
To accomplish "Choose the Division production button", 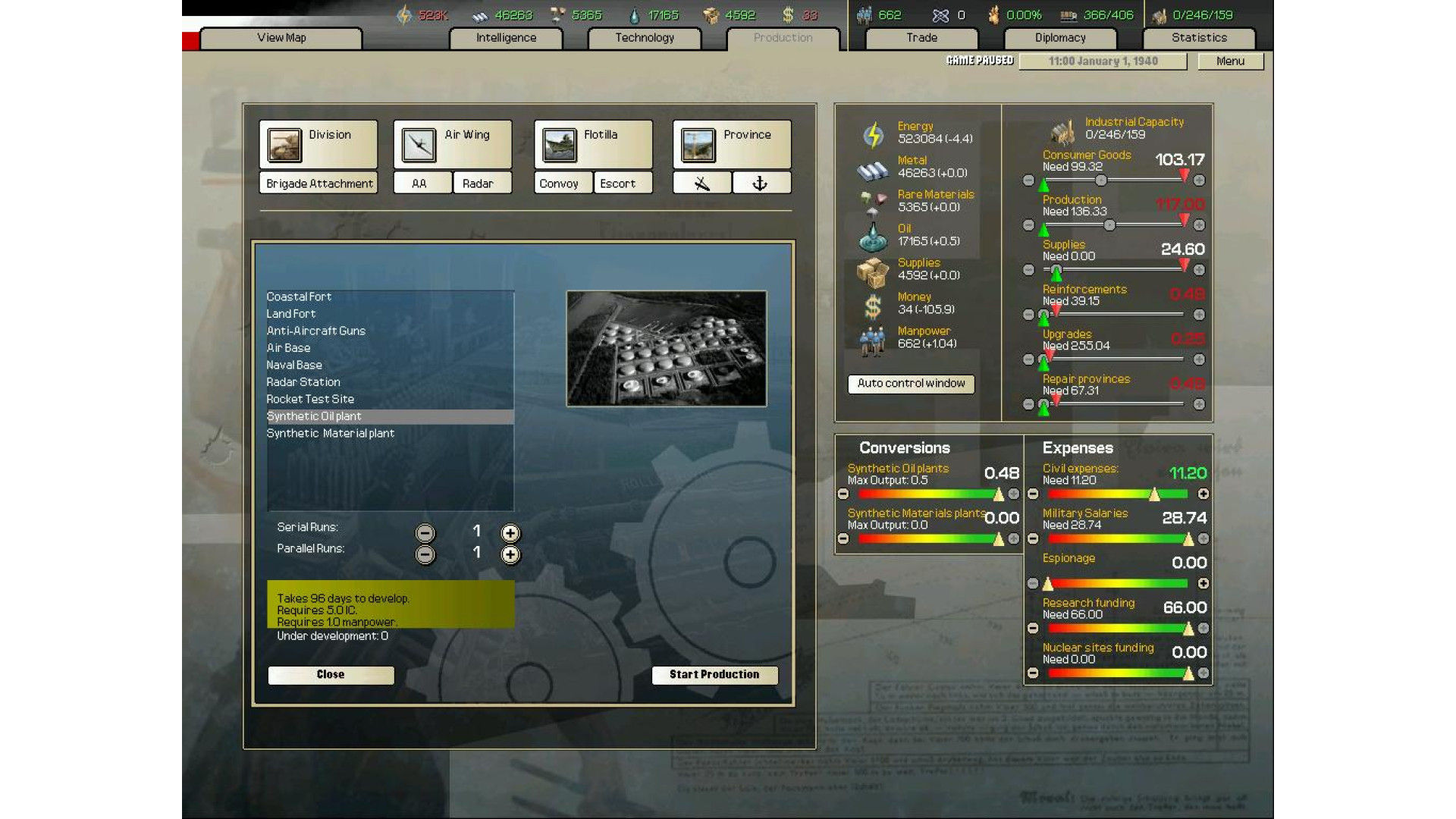I will point(318,144).
